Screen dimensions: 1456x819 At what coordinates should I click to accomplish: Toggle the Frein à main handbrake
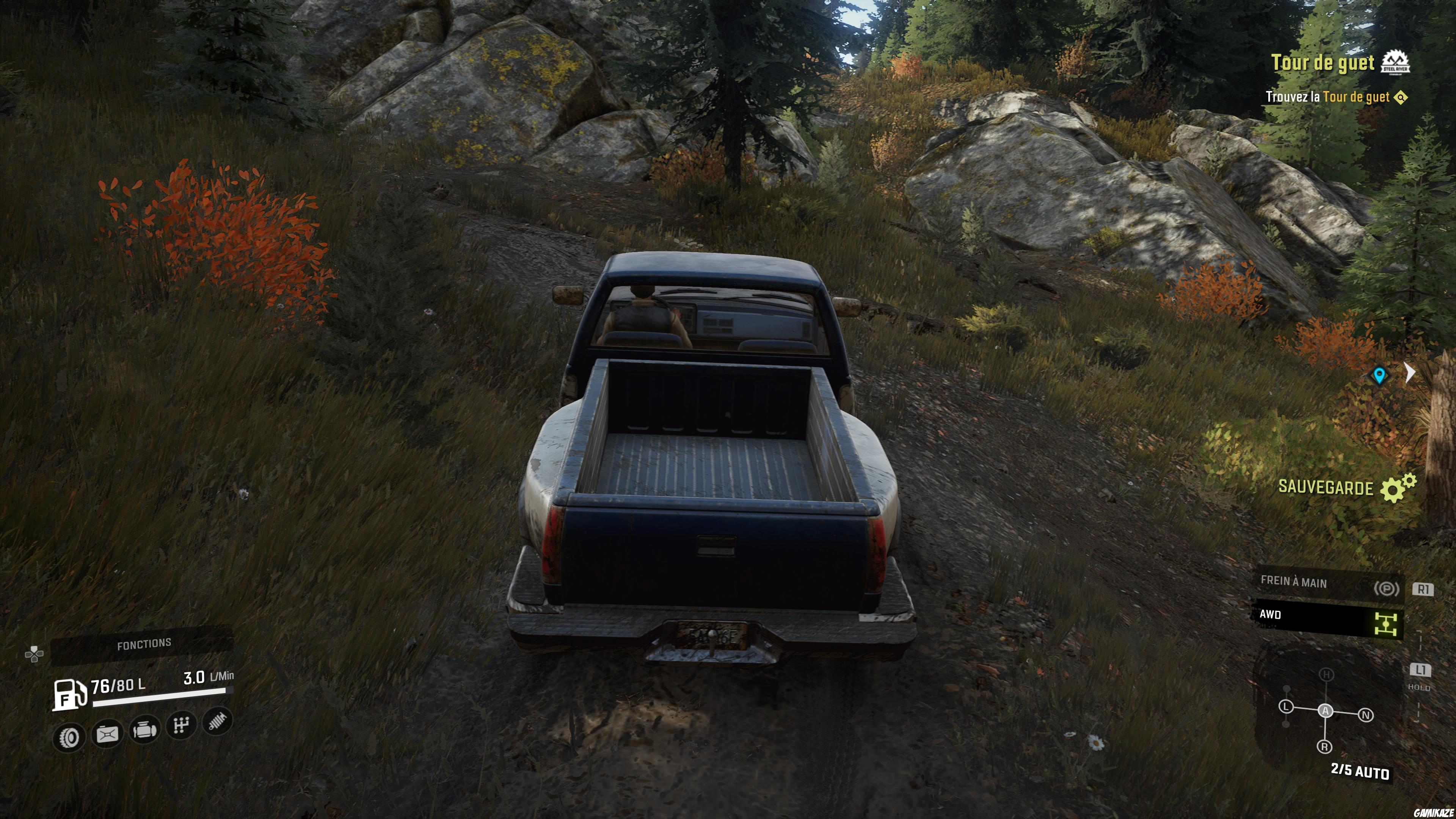coord(1328,584)
